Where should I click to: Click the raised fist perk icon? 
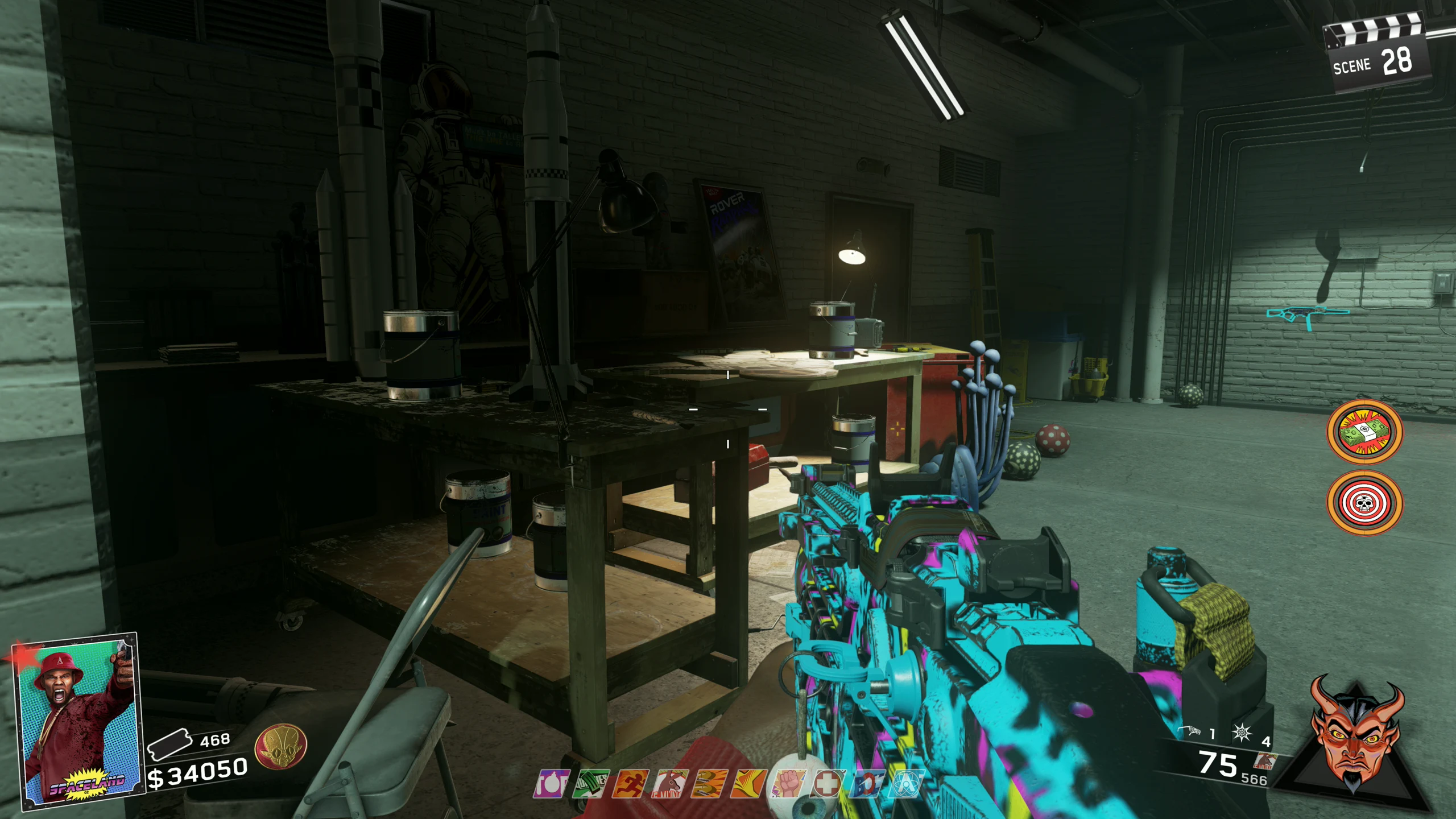coord(788,784)
